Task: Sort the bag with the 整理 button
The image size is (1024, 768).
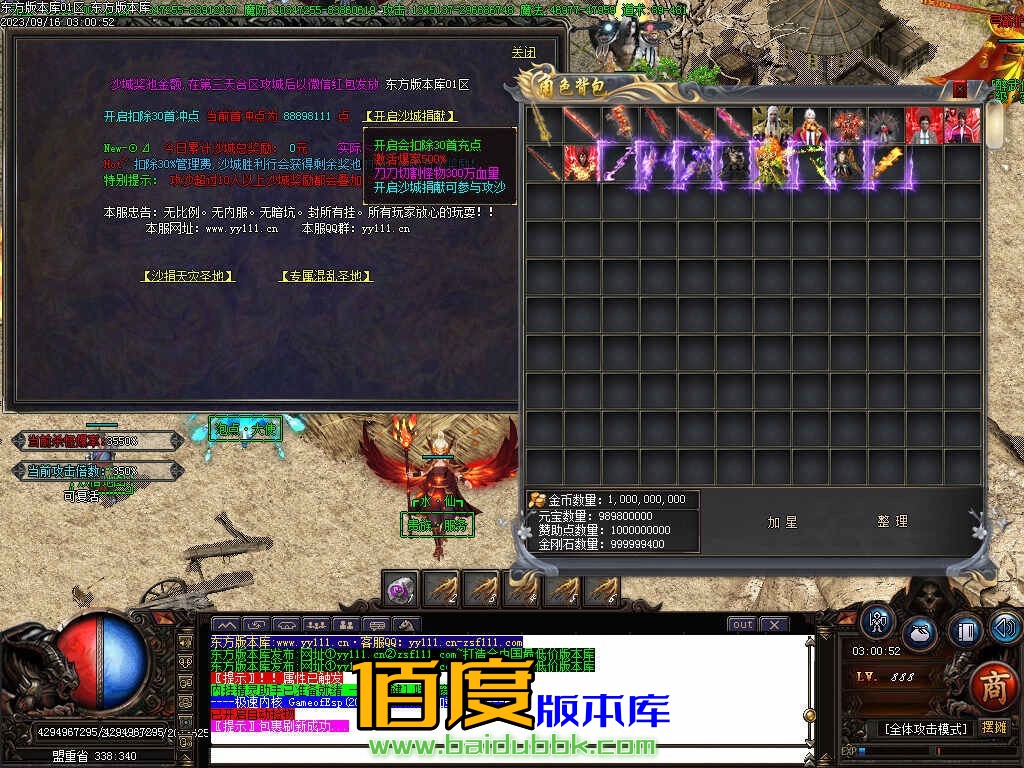Action: (x=892, y=522)
